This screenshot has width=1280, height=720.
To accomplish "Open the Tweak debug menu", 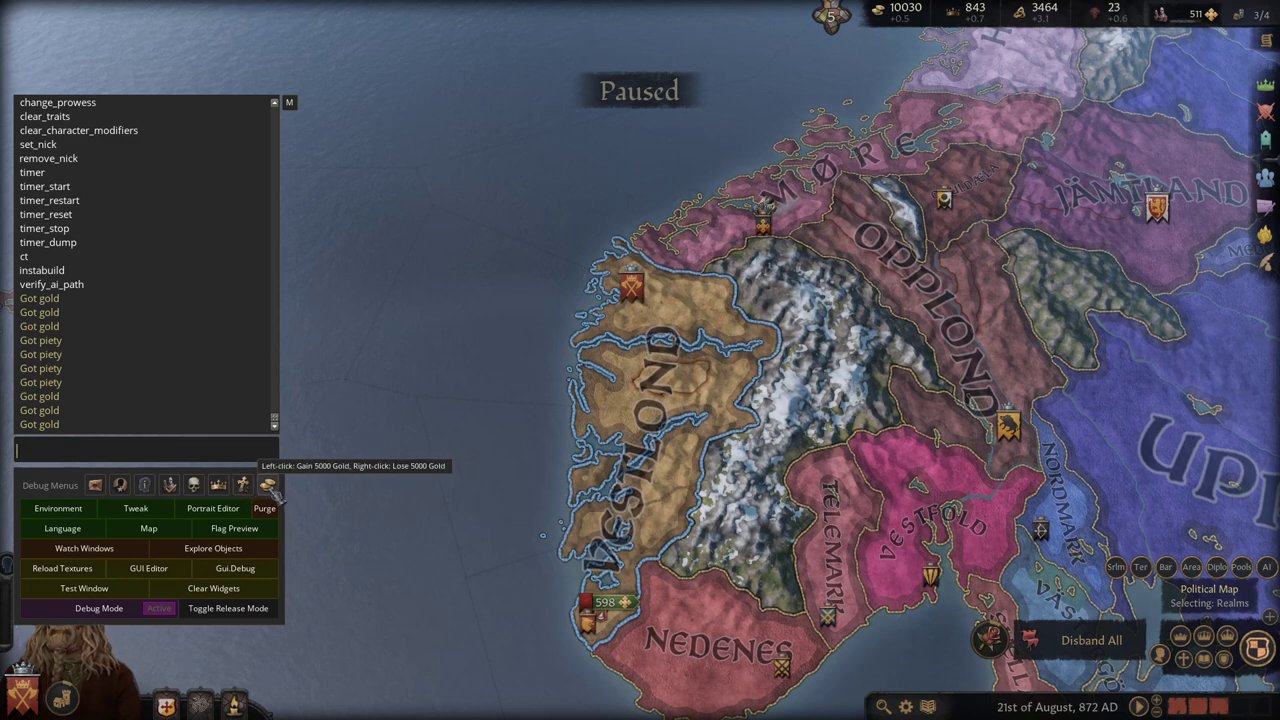I will coord(135,508).
